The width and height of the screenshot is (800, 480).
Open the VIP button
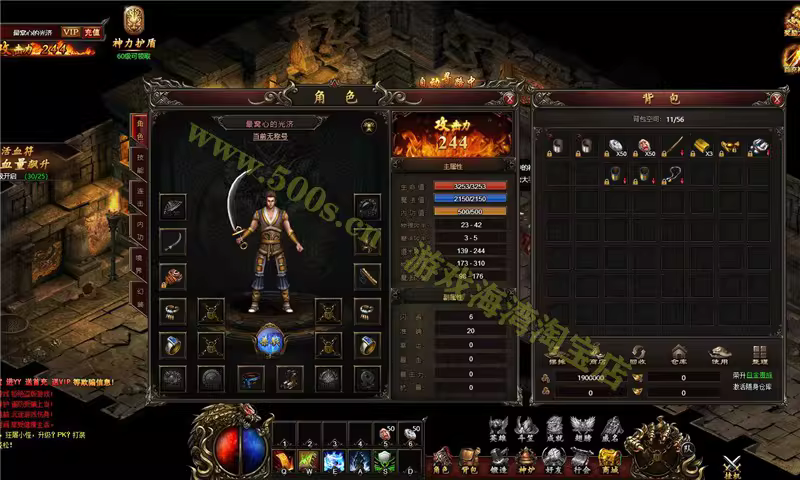tap(71, 32)
